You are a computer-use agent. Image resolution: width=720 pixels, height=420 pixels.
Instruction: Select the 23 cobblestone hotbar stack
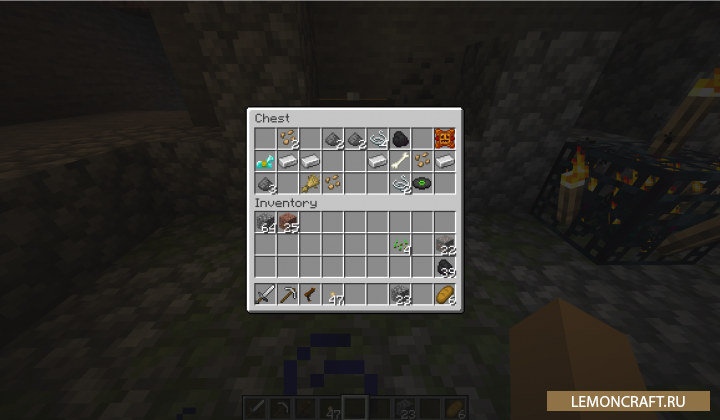click(x=400, y=294)
